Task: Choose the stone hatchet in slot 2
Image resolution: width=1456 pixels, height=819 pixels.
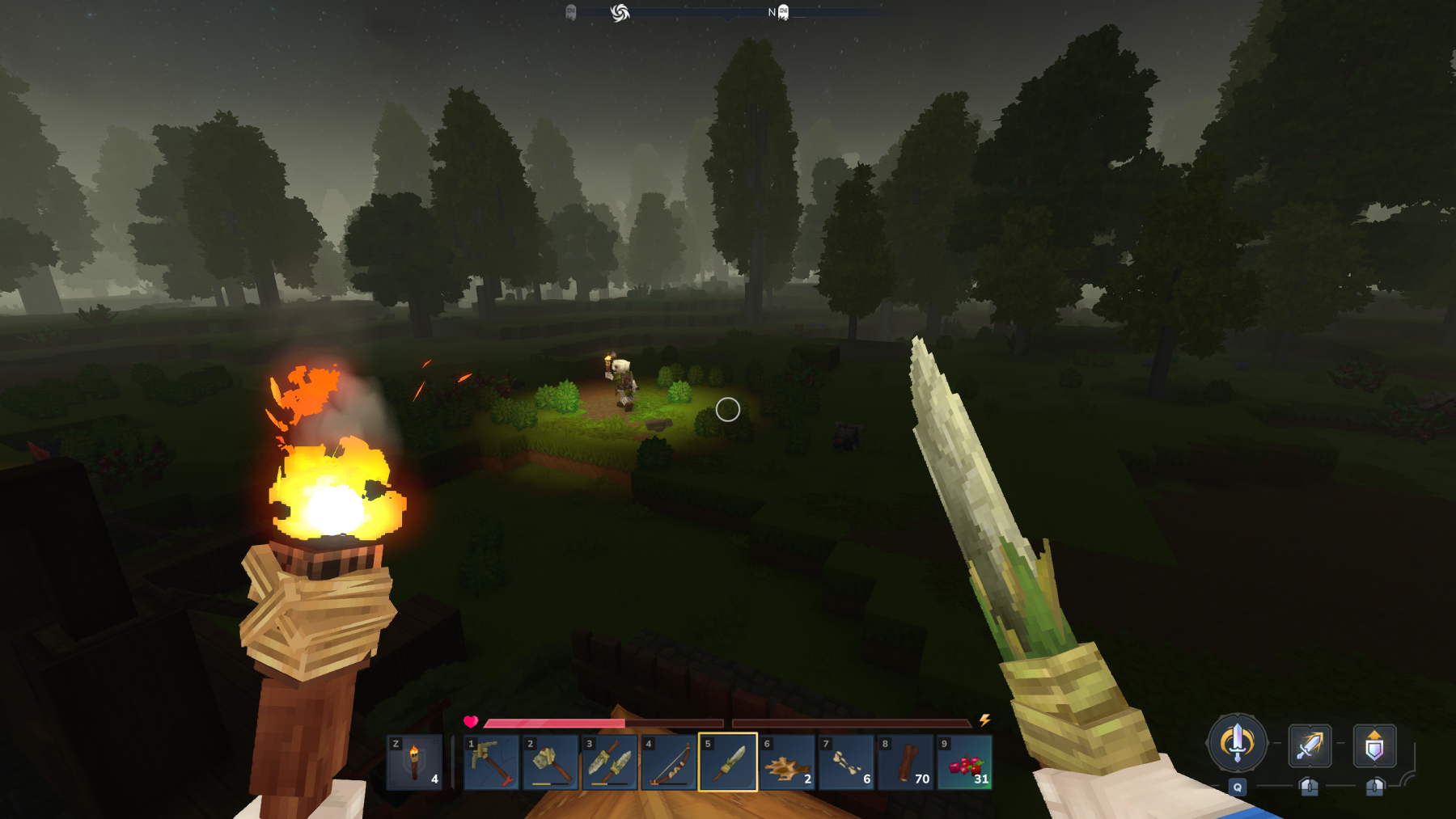Action: [551, 762]
